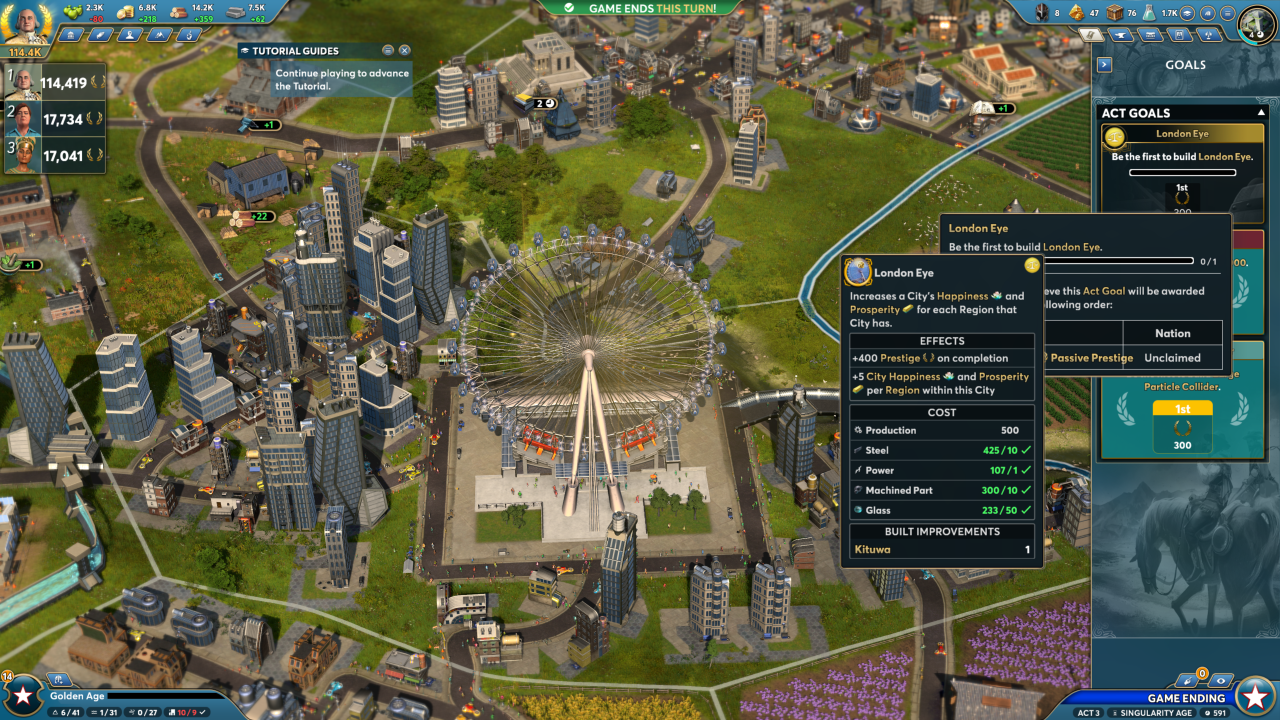Open the trophy tab above Goals panel
1280x720 pixels.
coord(1209,35)
